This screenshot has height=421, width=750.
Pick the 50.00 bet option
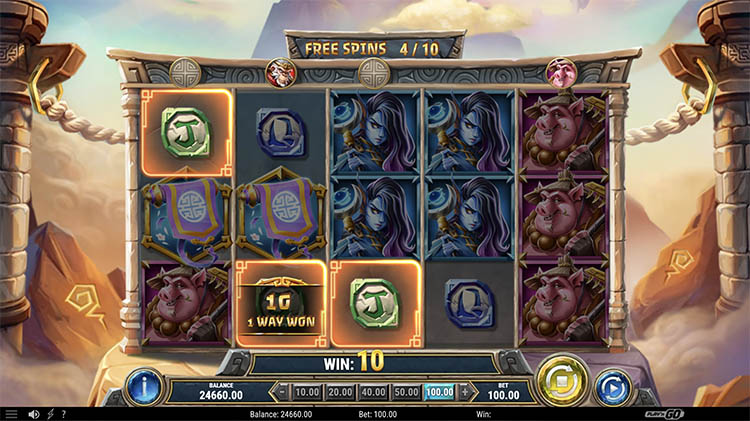pyautogui.click(x=406, y=392)
